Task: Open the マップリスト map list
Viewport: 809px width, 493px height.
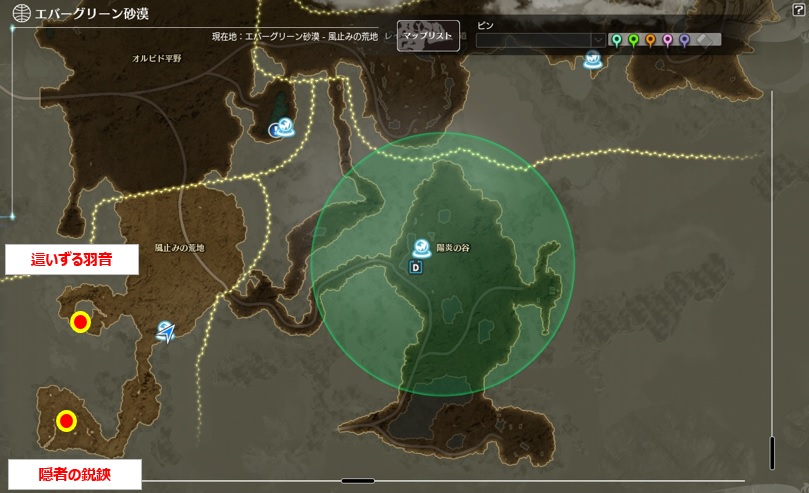Action: [428, 35]
